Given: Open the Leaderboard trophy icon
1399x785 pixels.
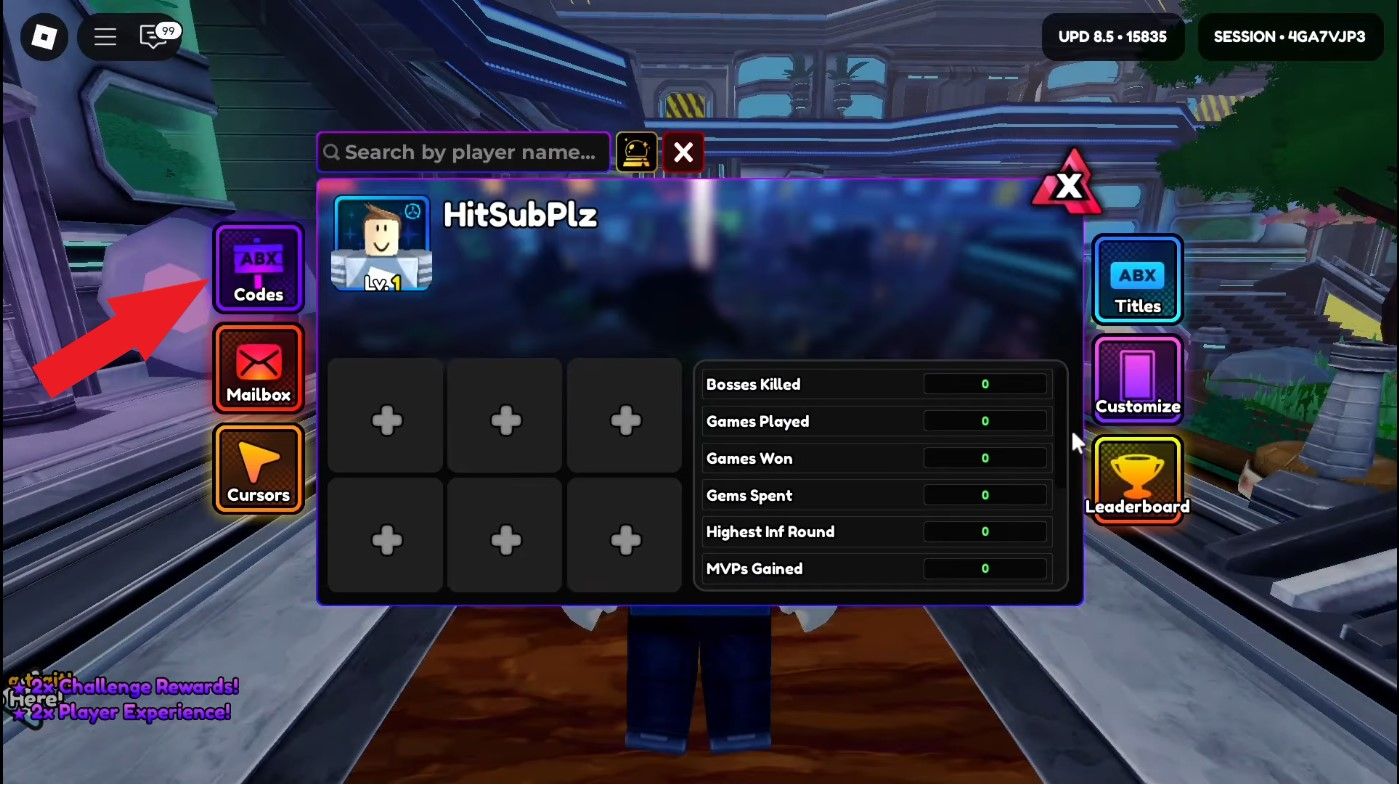Looking at the screenshot, I should pos(1136,479).
